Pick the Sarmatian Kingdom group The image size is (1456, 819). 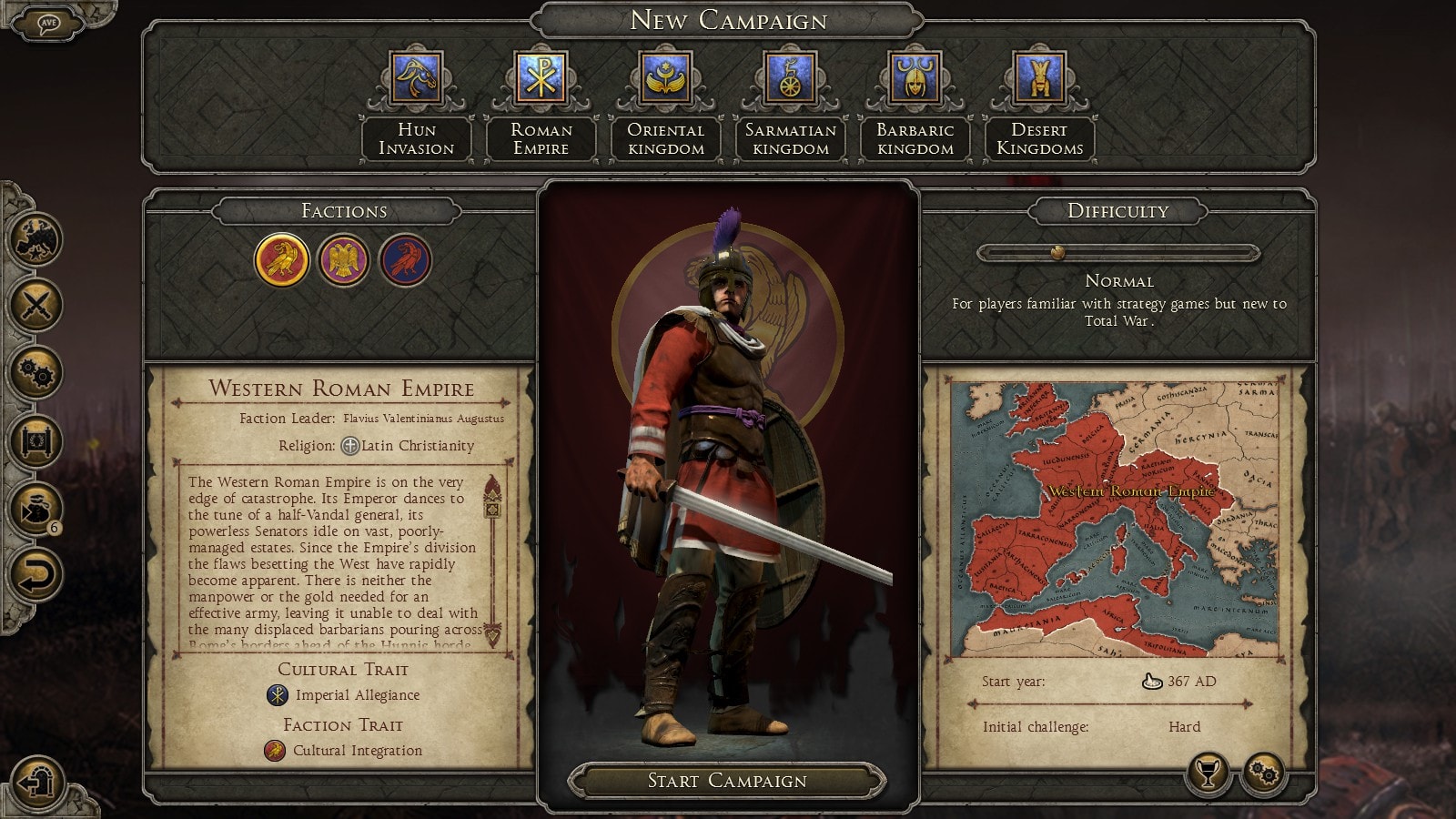click(x=790, y=78)
